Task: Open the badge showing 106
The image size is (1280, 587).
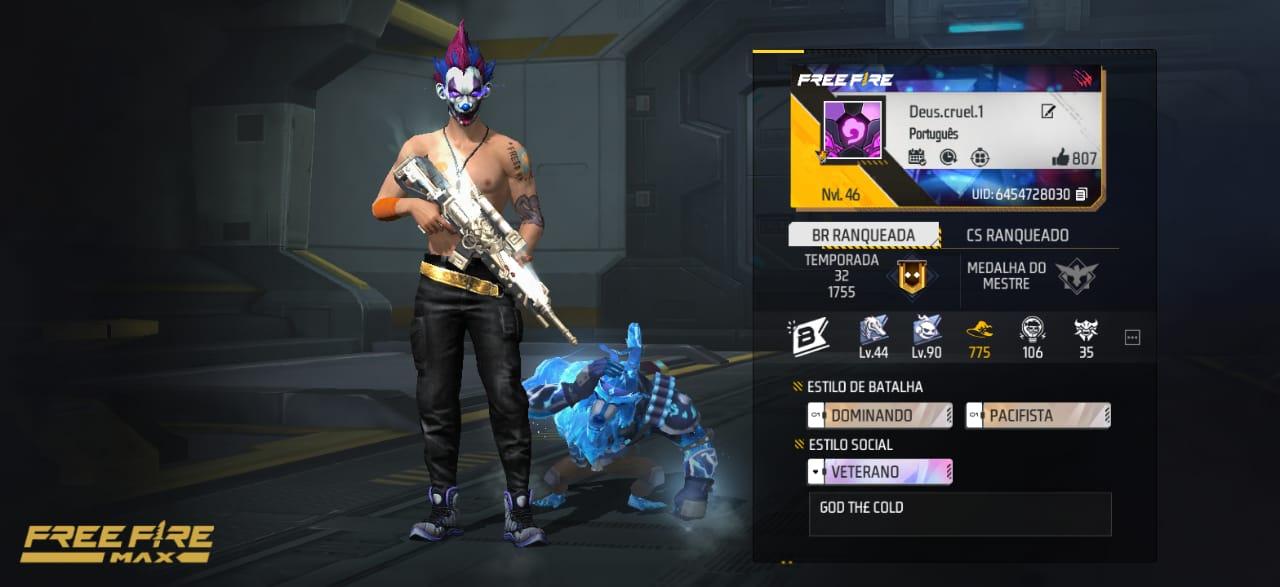Action: click(1033, 337)
